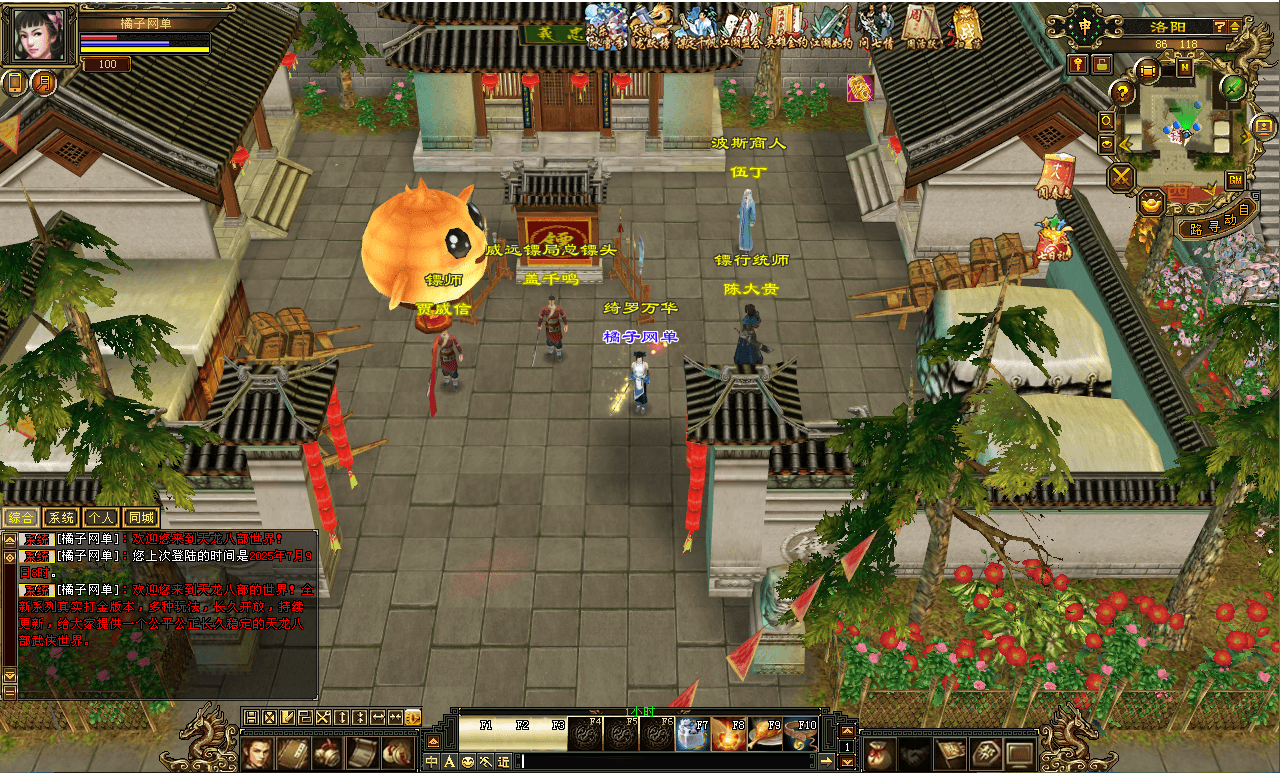
Task: Open the crossed swords icon beside minimap
Action: click(1123, 178)
